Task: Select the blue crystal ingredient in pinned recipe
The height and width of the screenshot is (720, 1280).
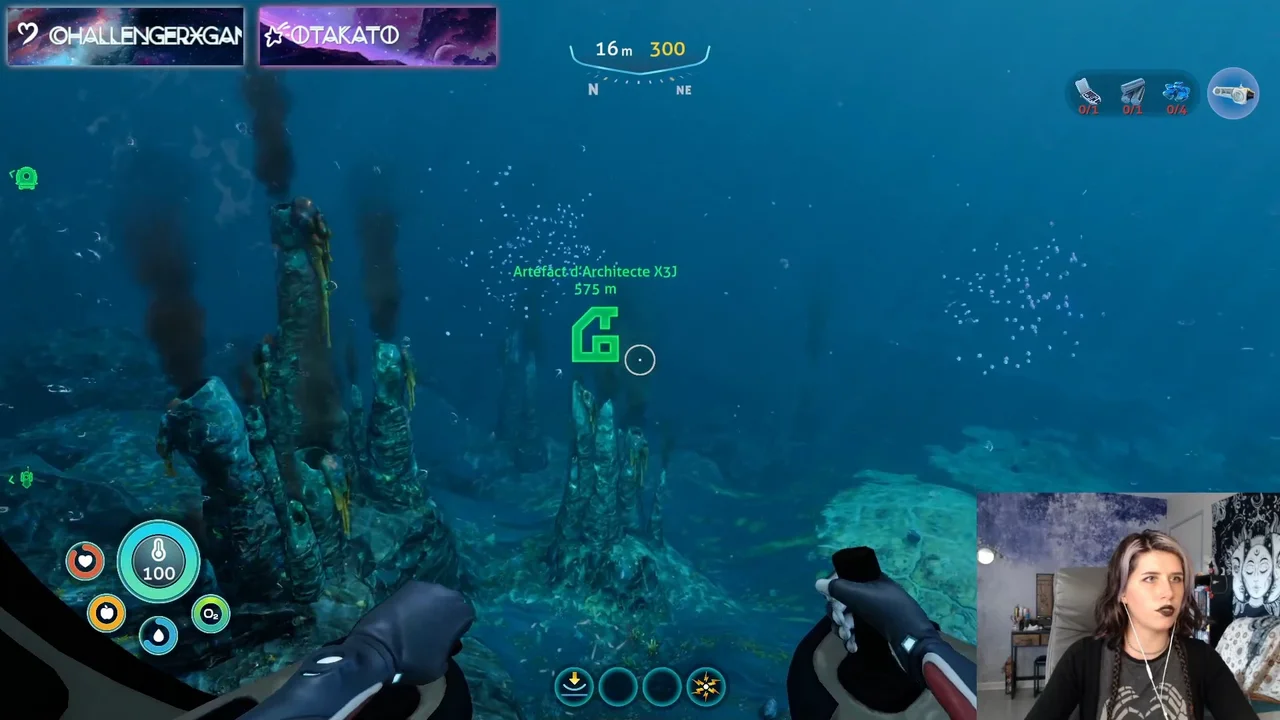Action: pyautogui.click(x=1176, y=93)
